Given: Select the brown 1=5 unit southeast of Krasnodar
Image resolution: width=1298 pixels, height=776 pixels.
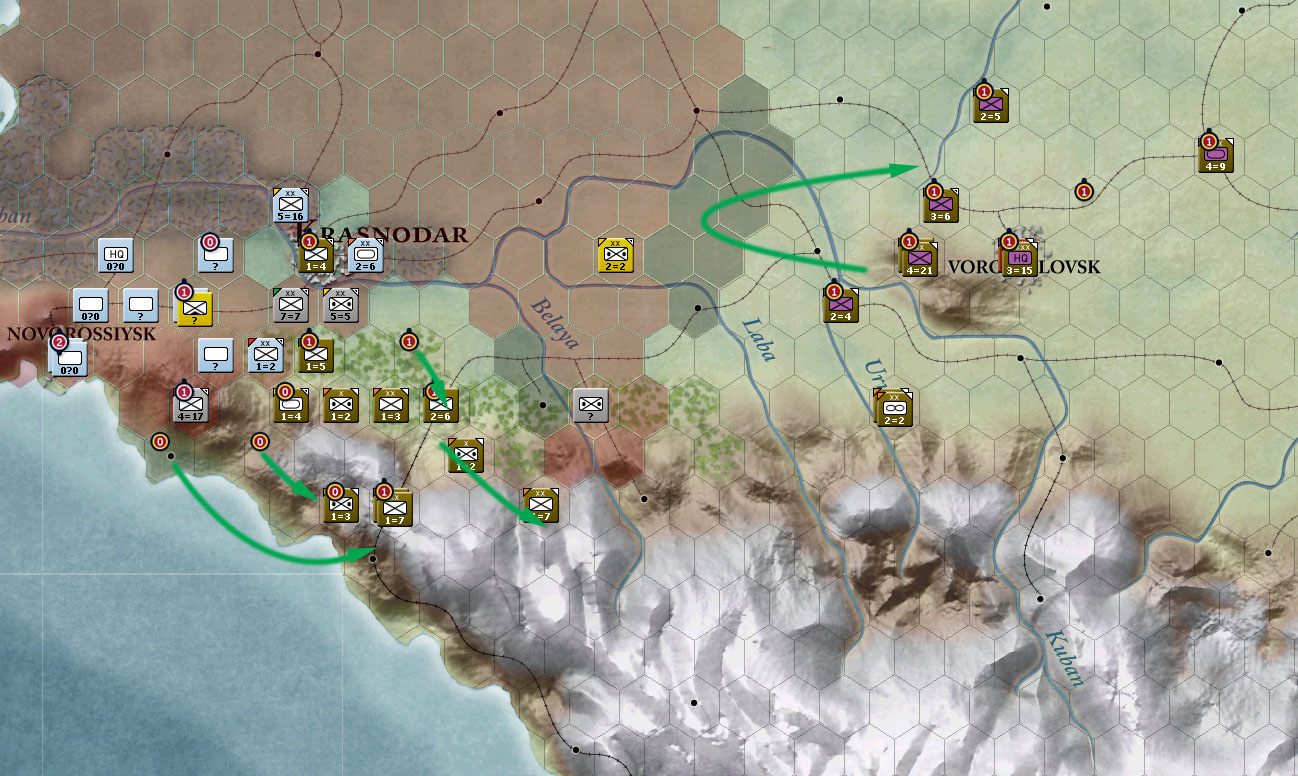Looking at the screenshot, I should (x=315, y=355).
